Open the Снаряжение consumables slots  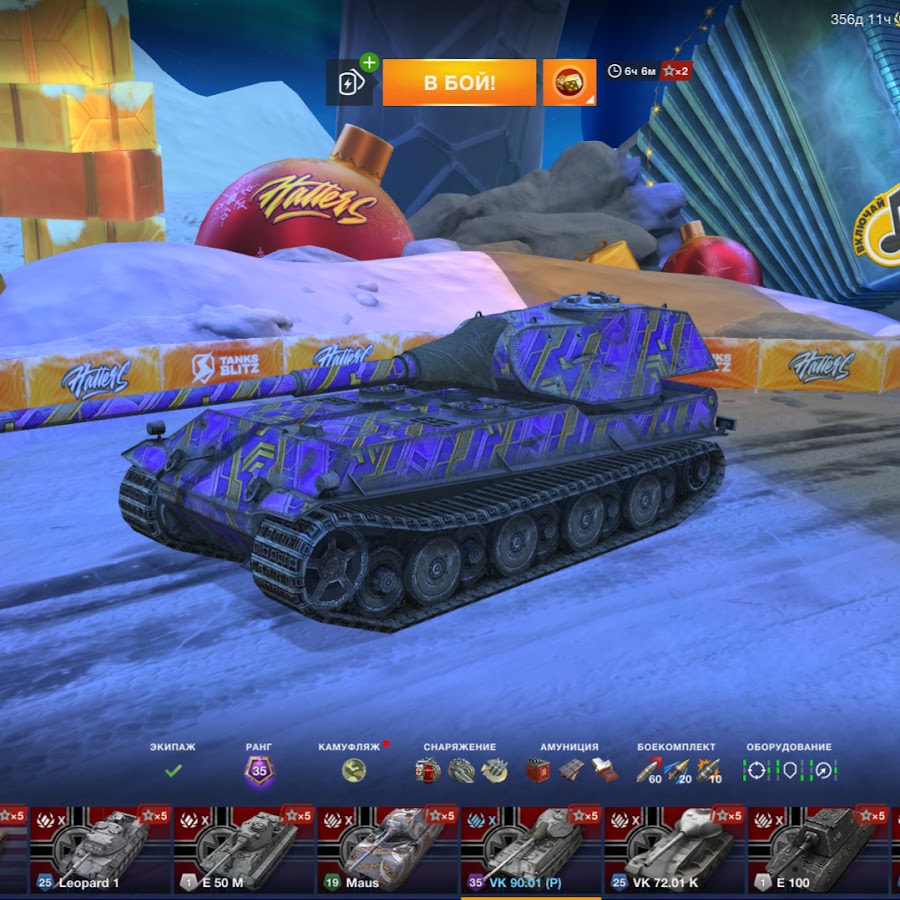[459, 770]
